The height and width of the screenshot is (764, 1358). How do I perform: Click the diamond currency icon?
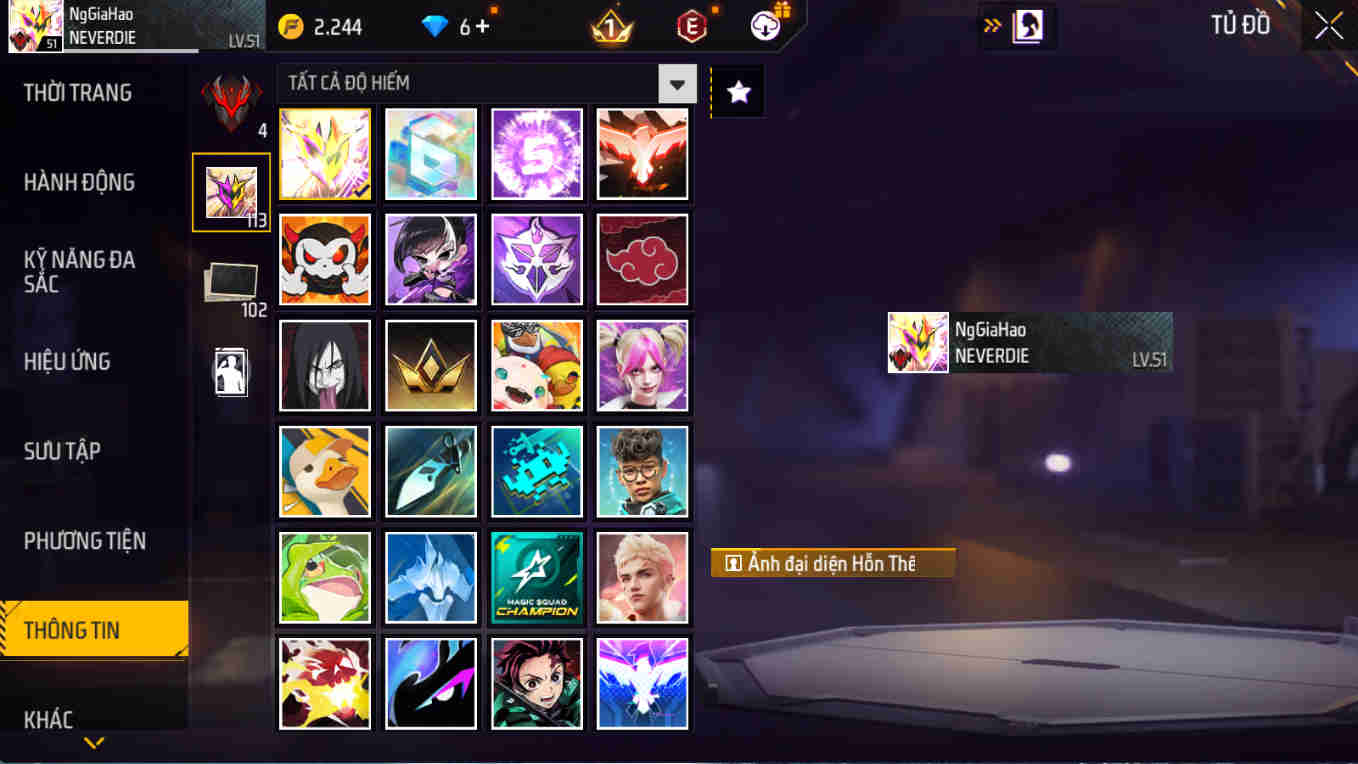[x=434, y=27]
